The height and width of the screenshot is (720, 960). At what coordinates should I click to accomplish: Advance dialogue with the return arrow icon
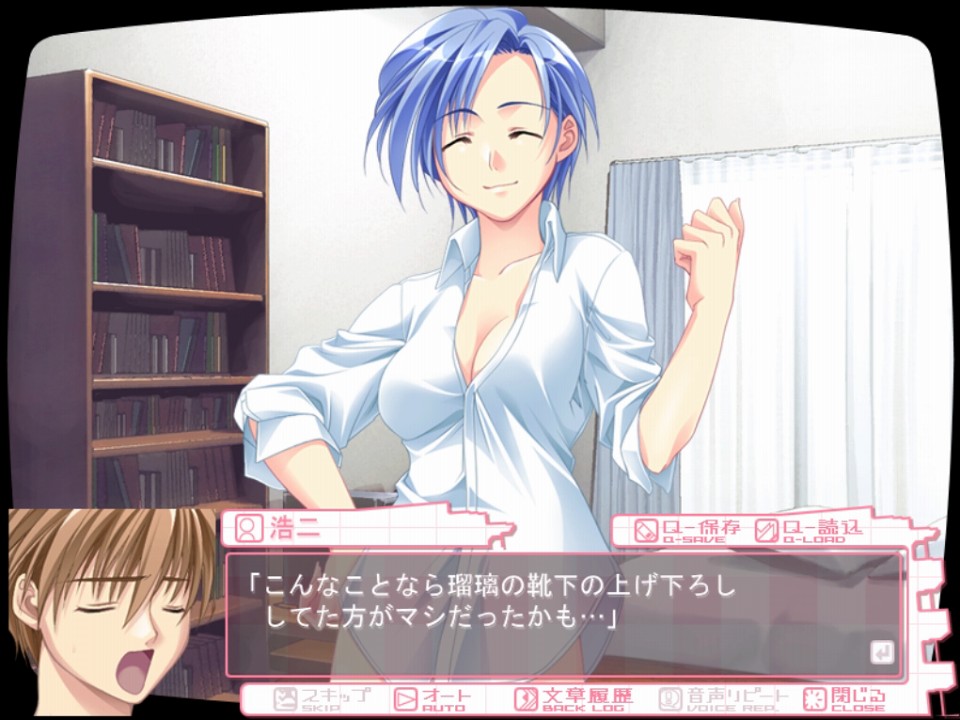coord(881,654)
